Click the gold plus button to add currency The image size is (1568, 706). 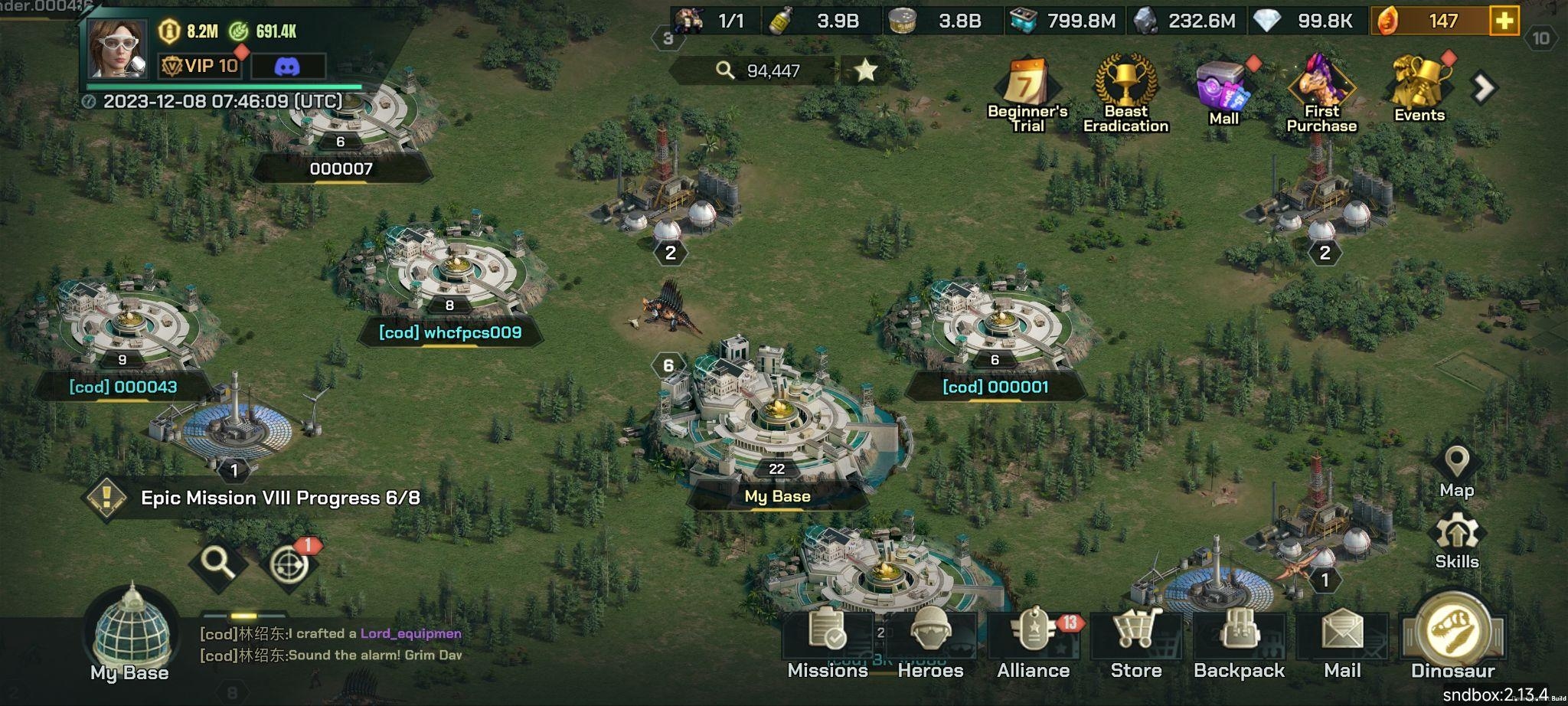pos(1504,21)
